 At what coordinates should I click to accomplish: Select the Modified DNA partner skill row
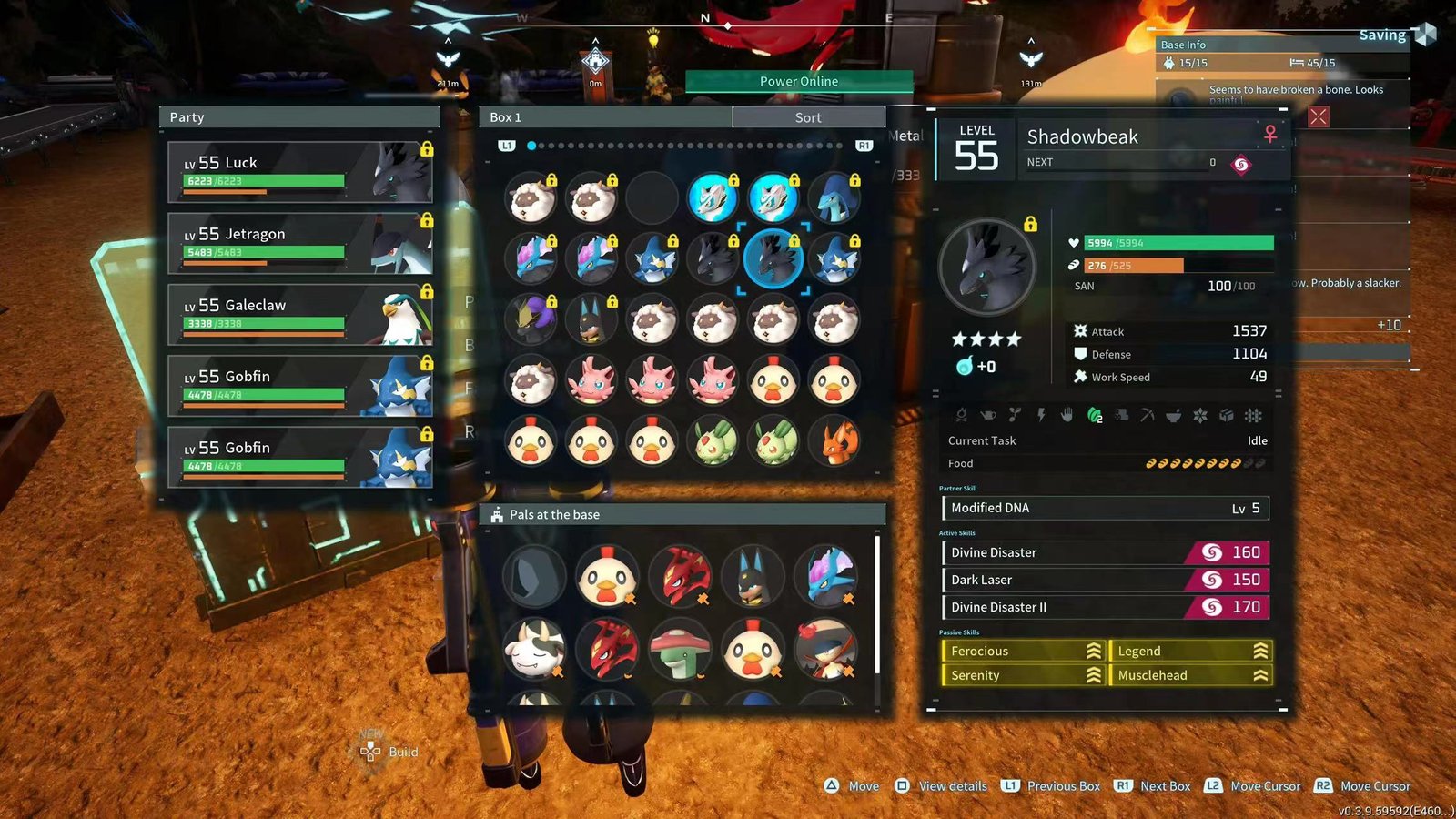(1105, 508)
